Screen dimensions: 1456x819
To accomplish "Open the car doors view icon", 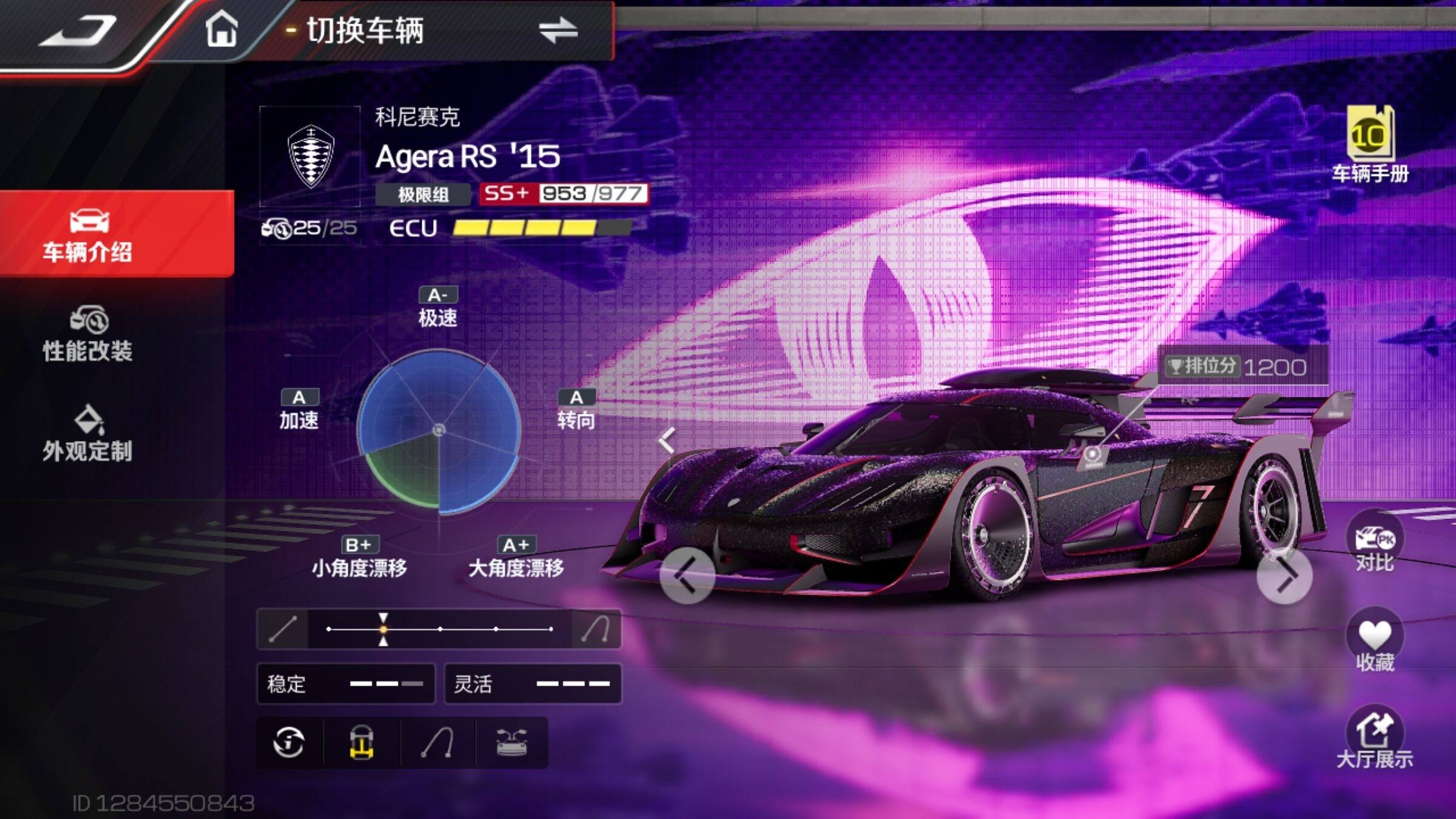I will point(511,743).
